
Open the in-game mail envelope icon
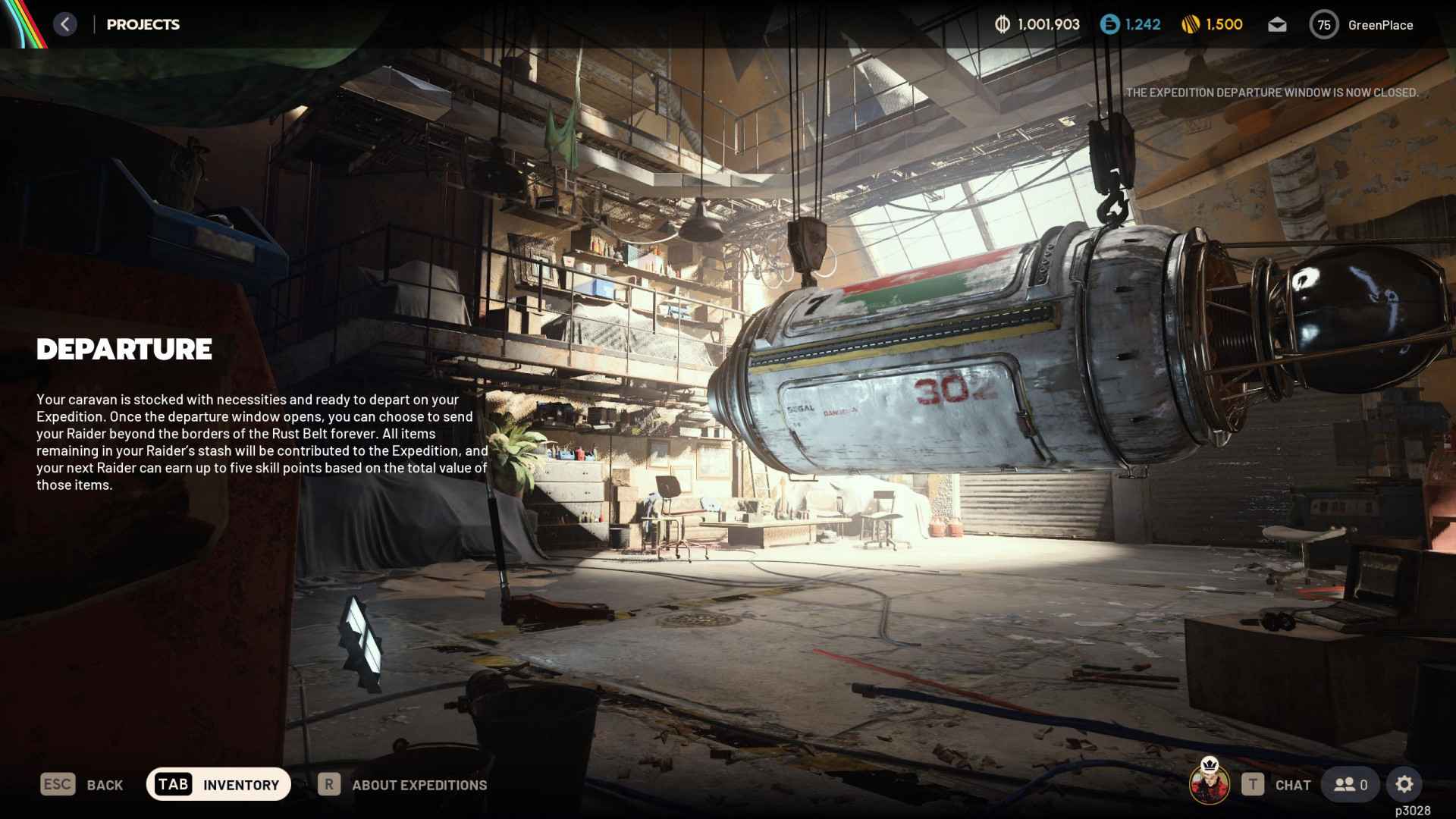point(1277,24)
